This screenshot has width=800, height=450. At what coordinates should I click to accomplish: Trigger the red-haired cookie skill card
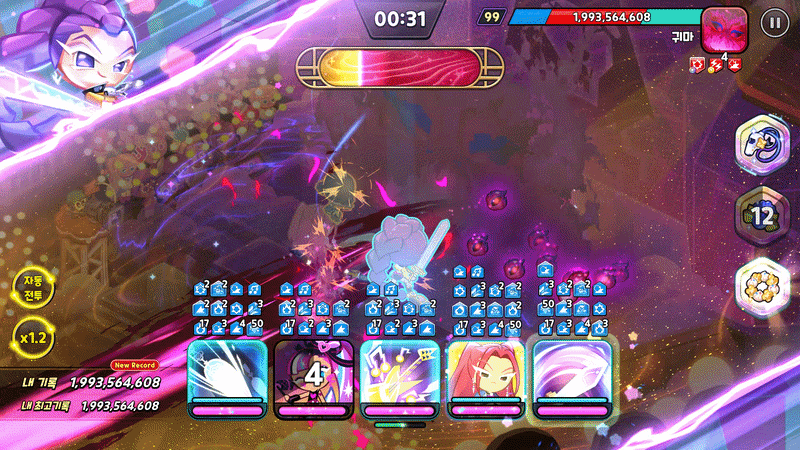(x=485, y=375)
